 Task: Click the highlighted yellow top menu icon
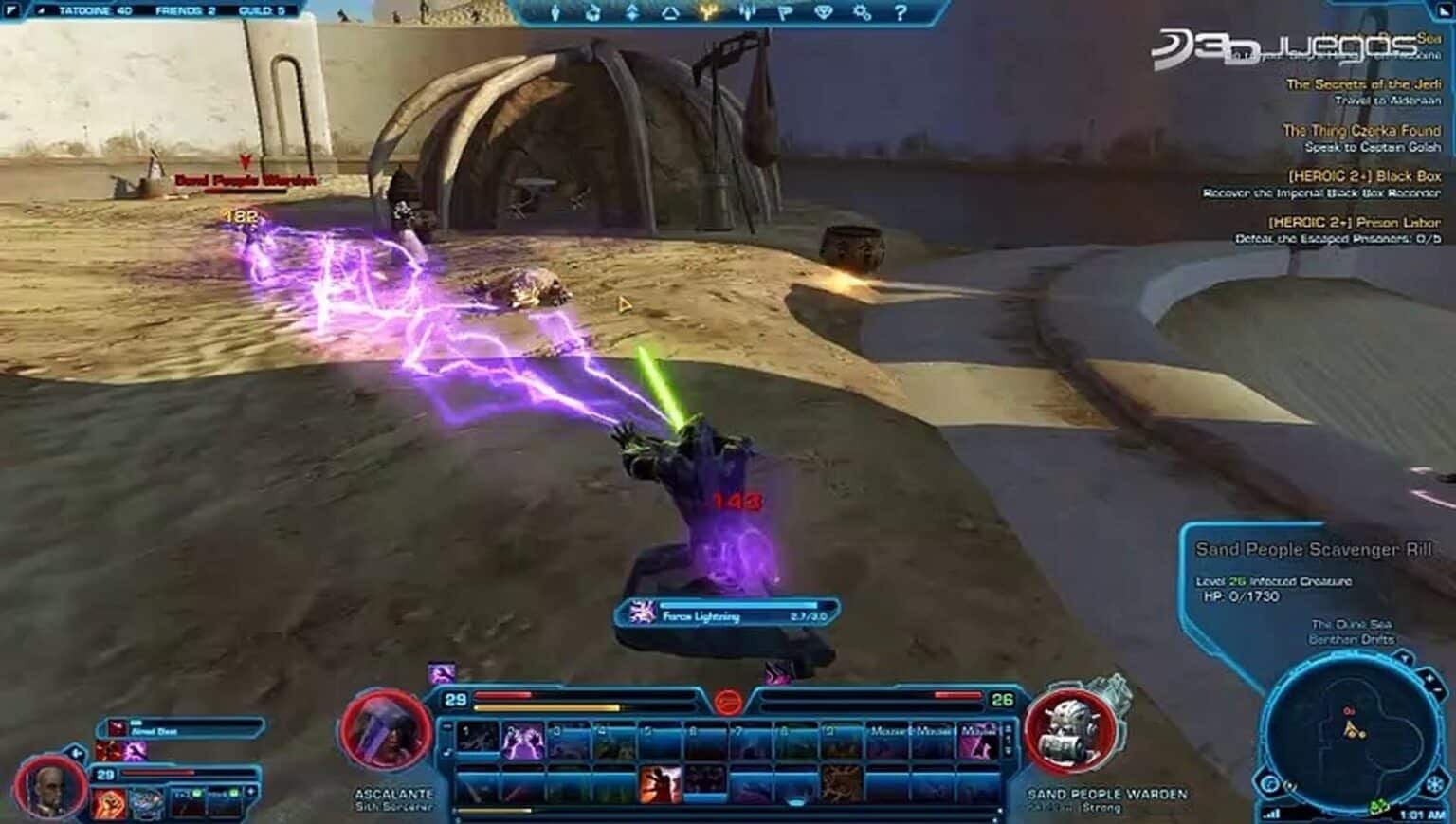click(708, 12)
